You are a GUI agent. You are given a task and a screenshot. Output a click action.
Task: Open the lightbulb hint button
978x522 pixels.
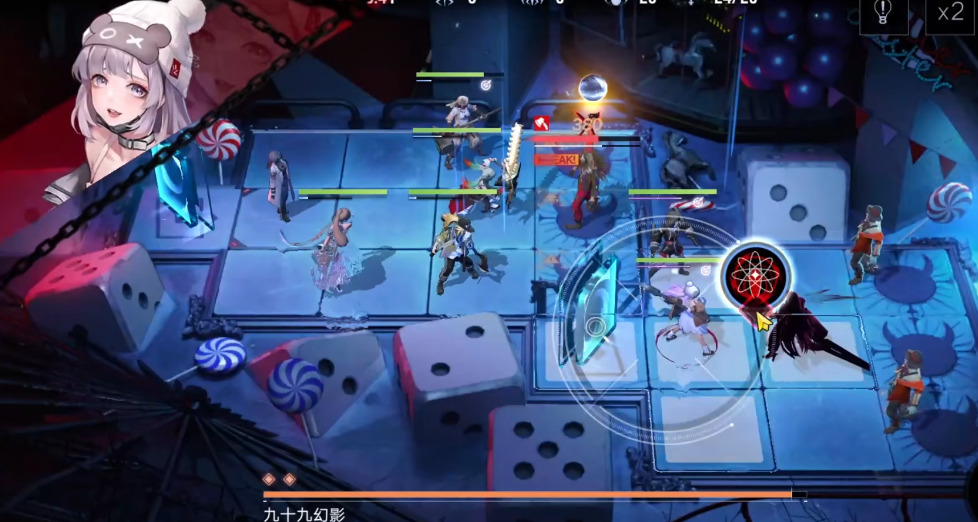(x=883, y=13)
